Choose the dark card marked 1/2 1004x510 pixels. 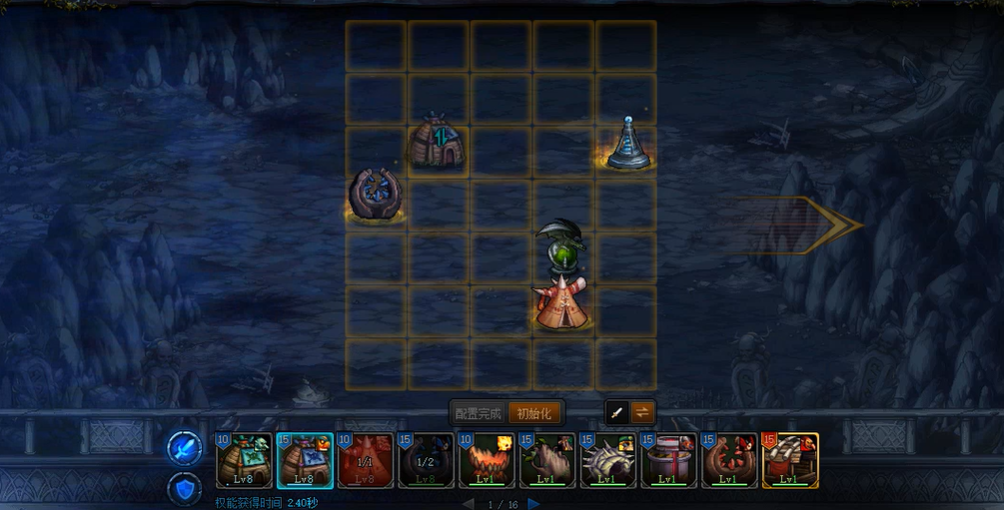pyautogui.click(x=426, y=460)
